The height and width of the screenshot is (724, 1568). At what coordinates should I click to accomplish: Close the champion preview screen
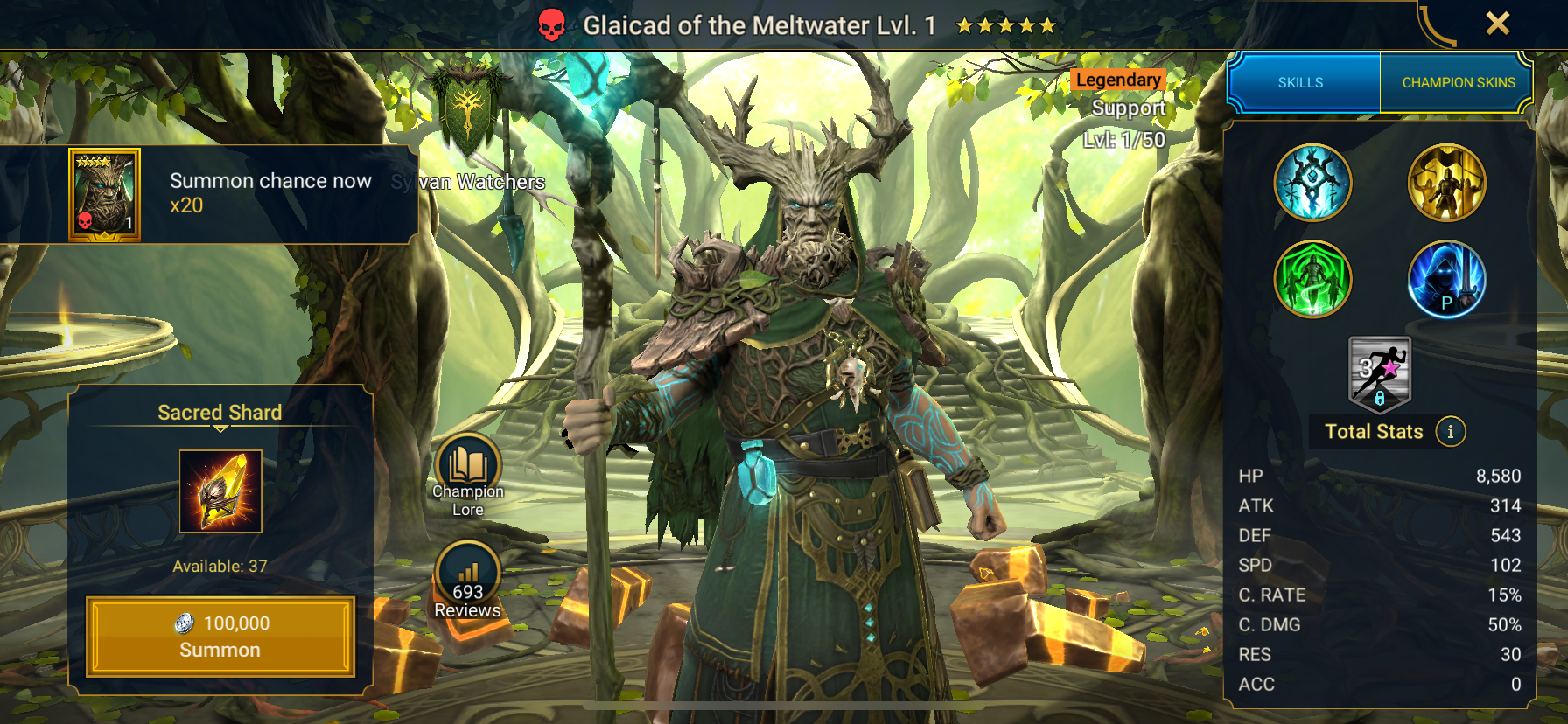point(1497,24)
